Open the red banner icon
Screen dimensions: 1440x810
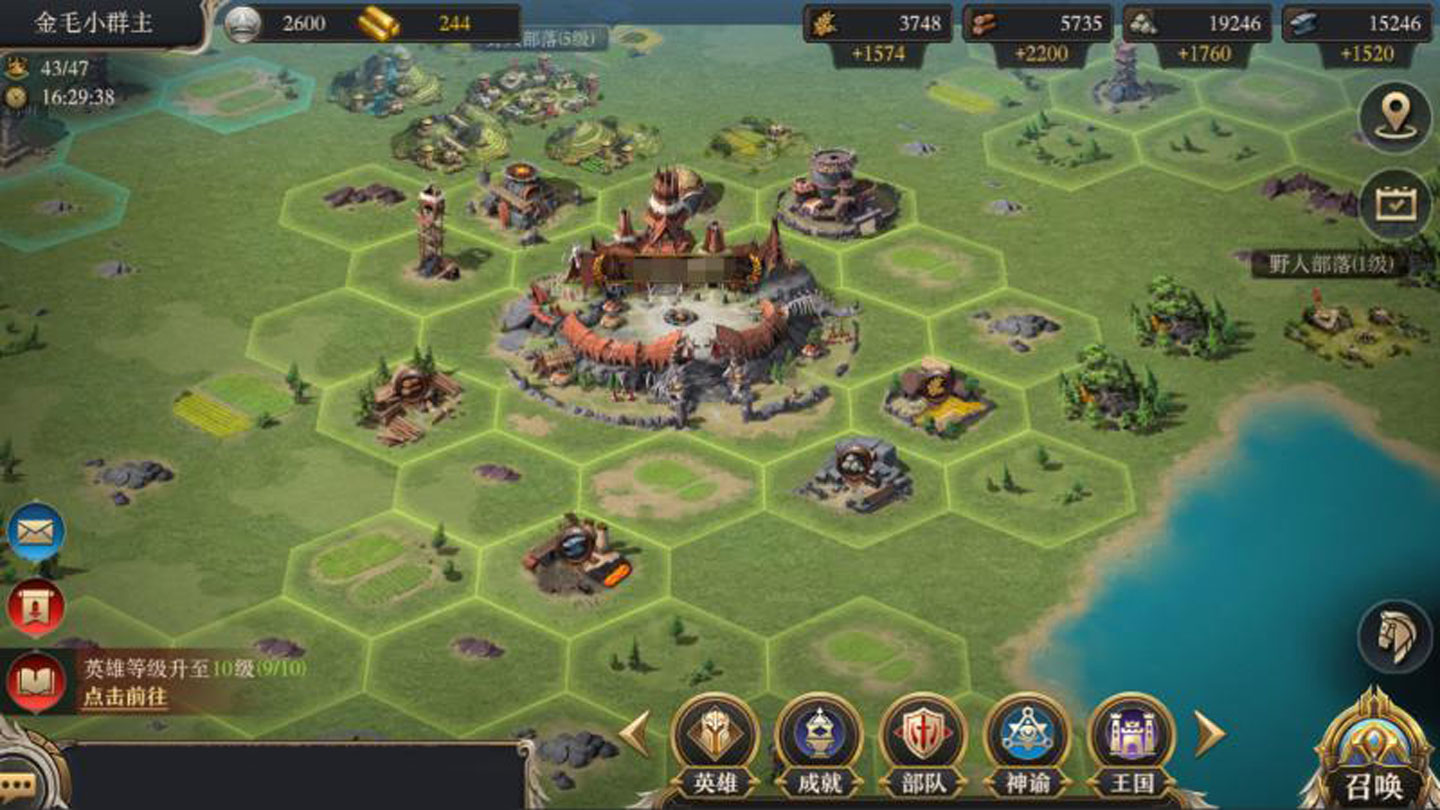tap(36, 607)
